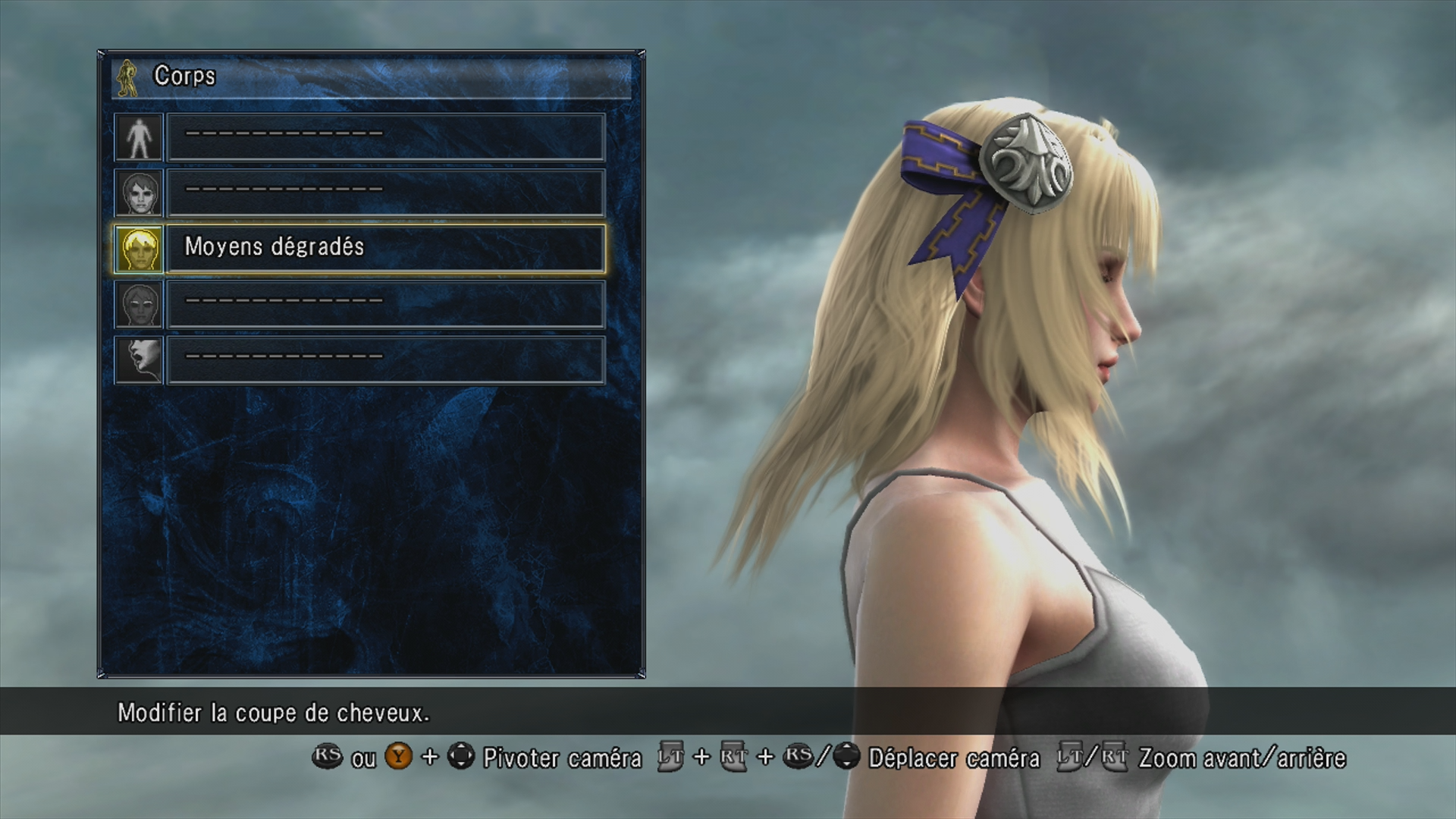Select the highlighted golden hair icon

(139, 249)
